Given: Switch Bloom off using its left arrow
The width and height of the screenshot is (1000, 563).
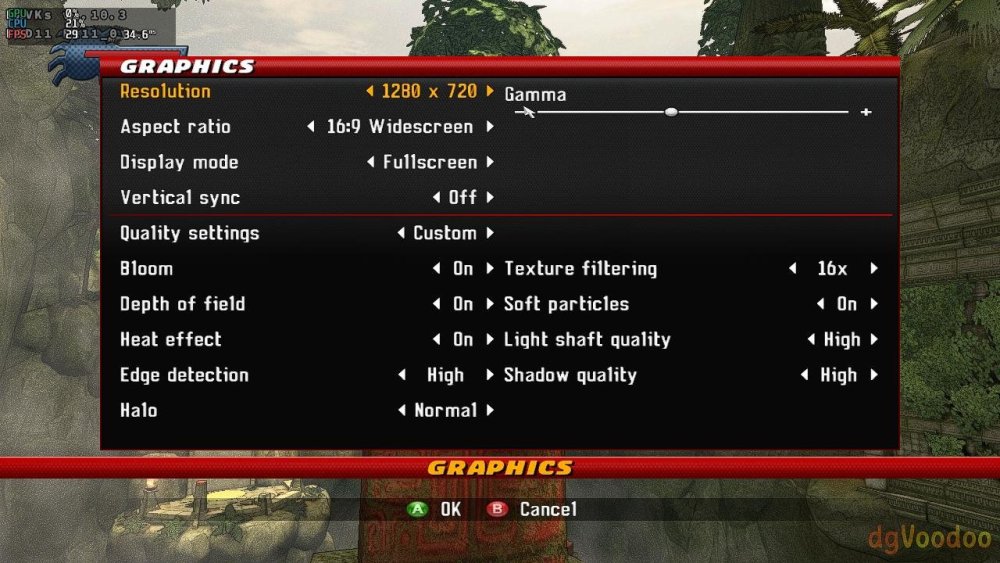Looking at the screenshot, I should pos(436,269).
